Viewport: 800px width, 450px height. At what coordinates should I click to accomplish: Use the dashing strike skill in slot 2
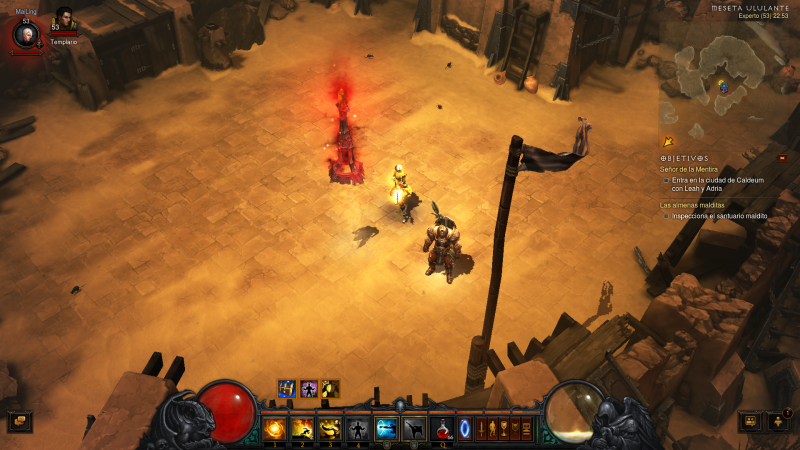click(x=302, y=429)
